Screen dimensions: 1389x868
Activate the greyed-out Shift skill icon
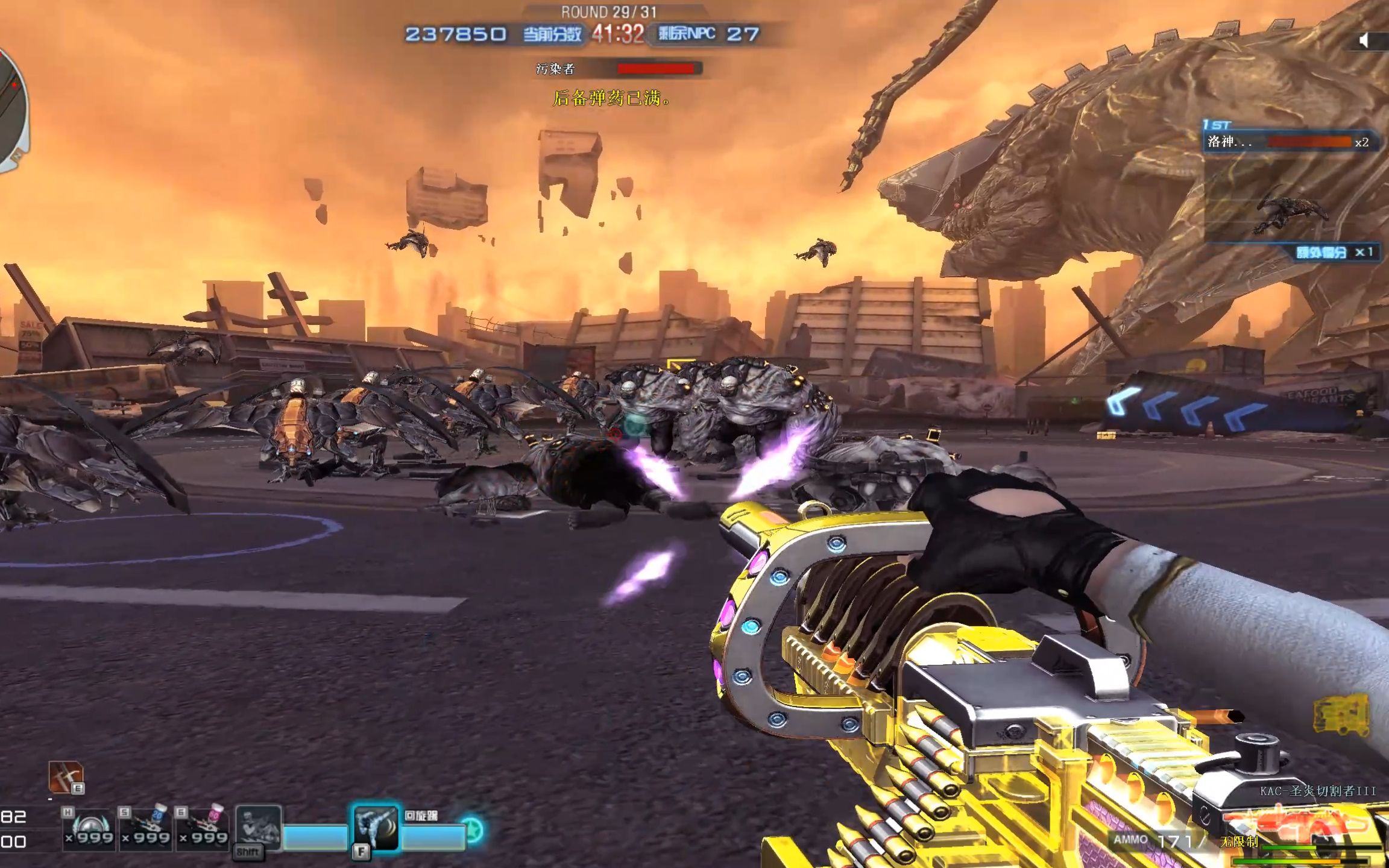coord(258,828)
